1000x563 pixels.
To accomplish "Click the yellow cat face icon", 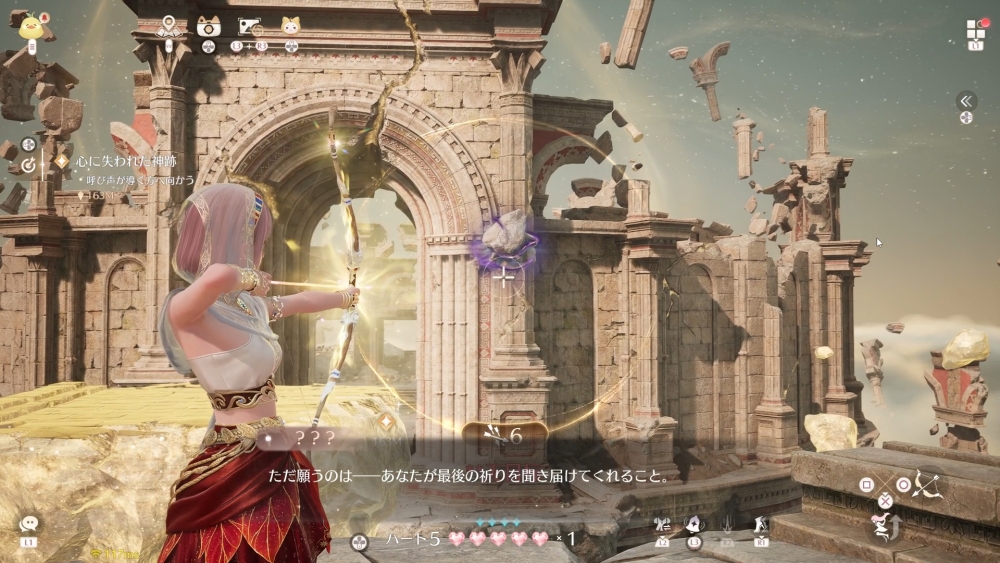I will [290, 26].
